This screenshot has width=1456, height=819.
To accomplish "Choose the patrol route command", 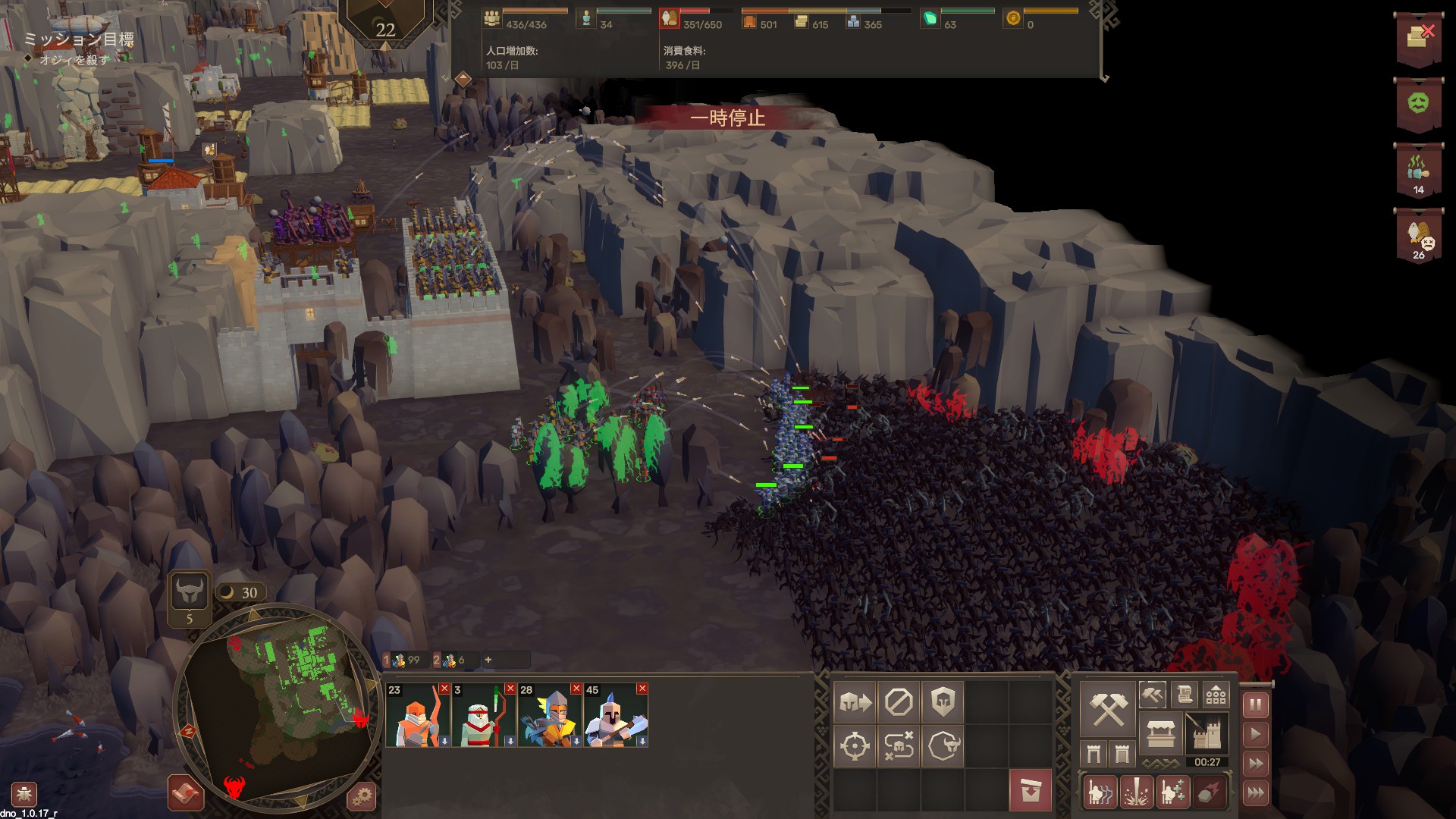I will coord(899,746).
